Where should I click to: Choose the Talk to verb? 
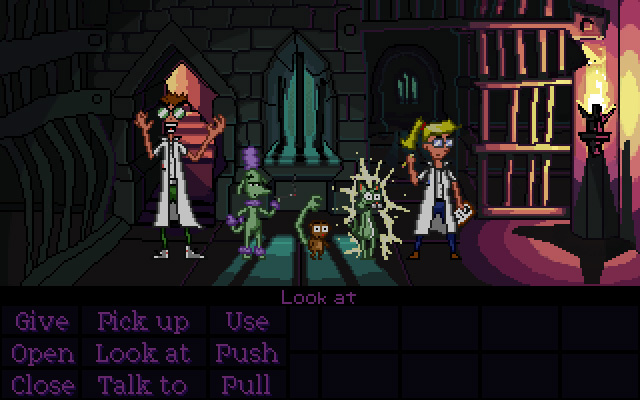(x=142, y=385)
